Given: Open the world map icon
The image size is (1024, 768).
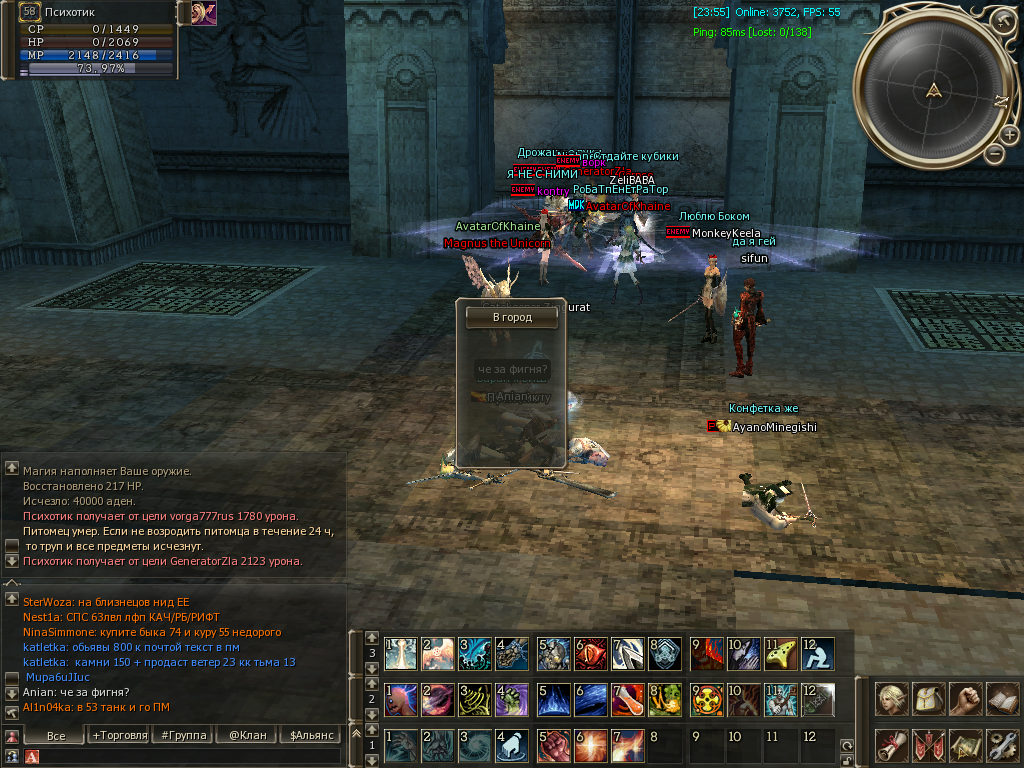Looking at the screenshot, I should pyautogui.click(x=965, y=745).
